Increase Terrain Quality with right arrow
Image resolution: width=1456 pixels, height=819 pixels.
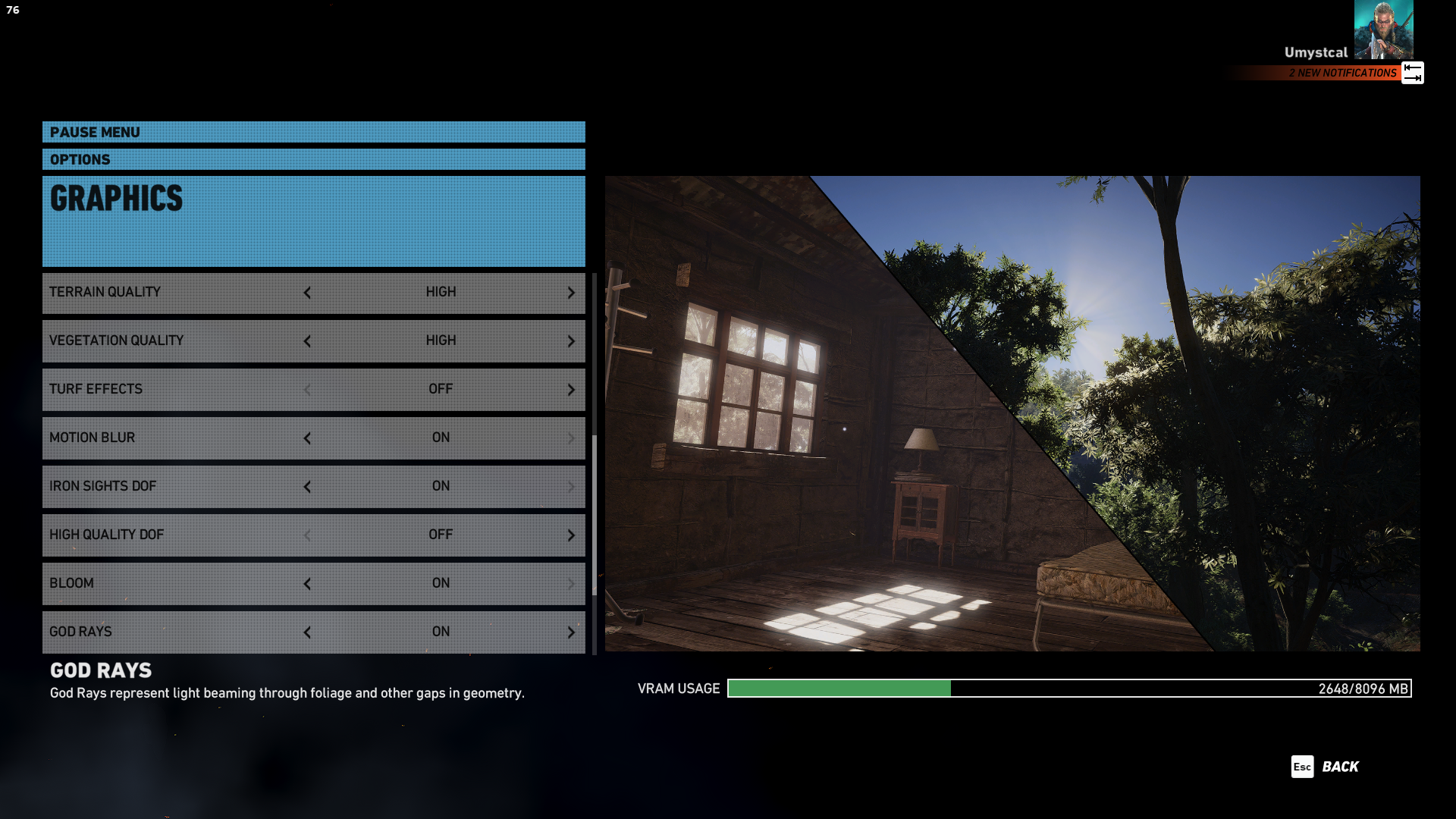[571, 293]
